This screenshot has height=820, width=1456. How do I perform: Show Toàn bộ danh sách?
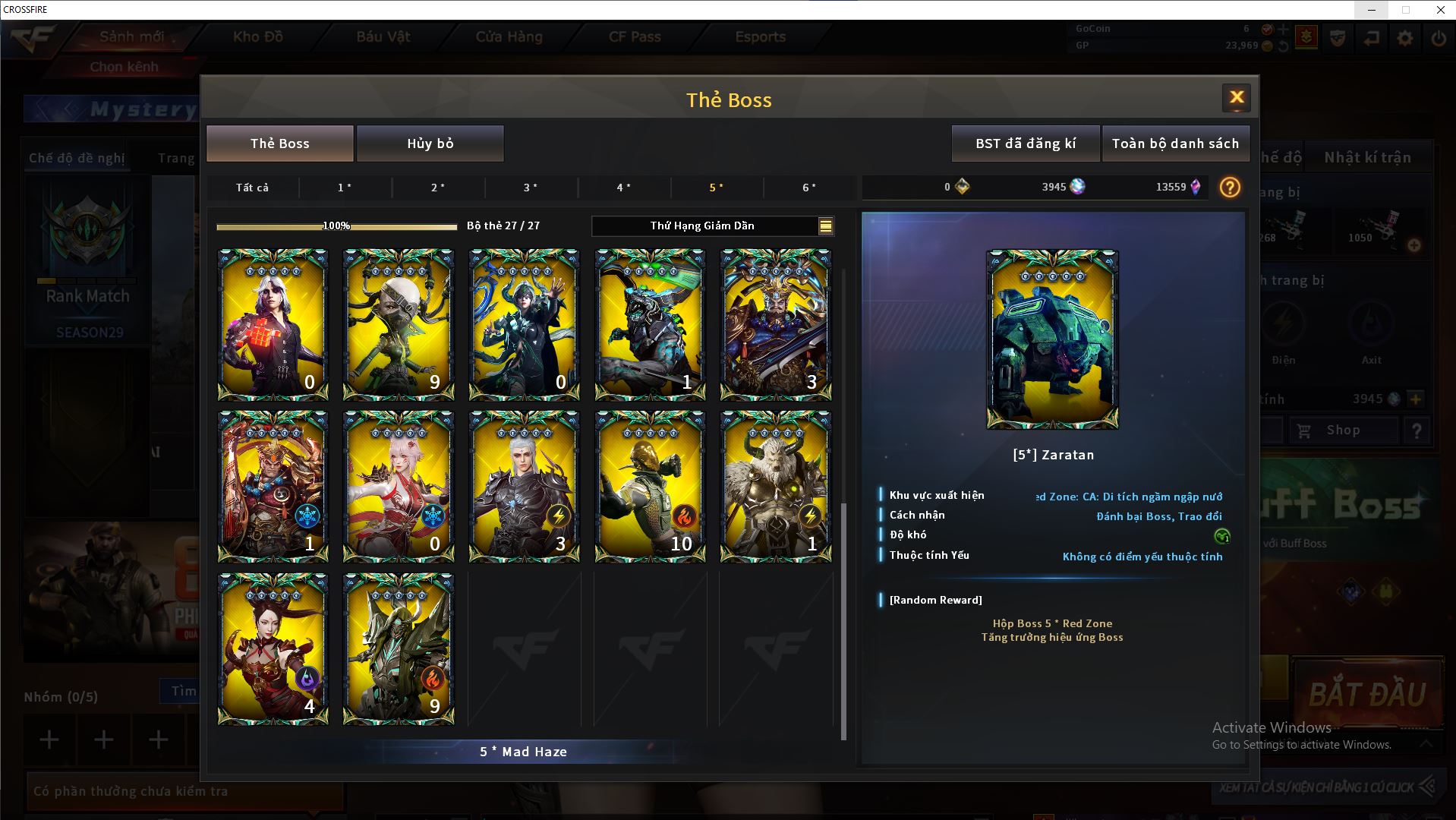(x=1175, y=143)
